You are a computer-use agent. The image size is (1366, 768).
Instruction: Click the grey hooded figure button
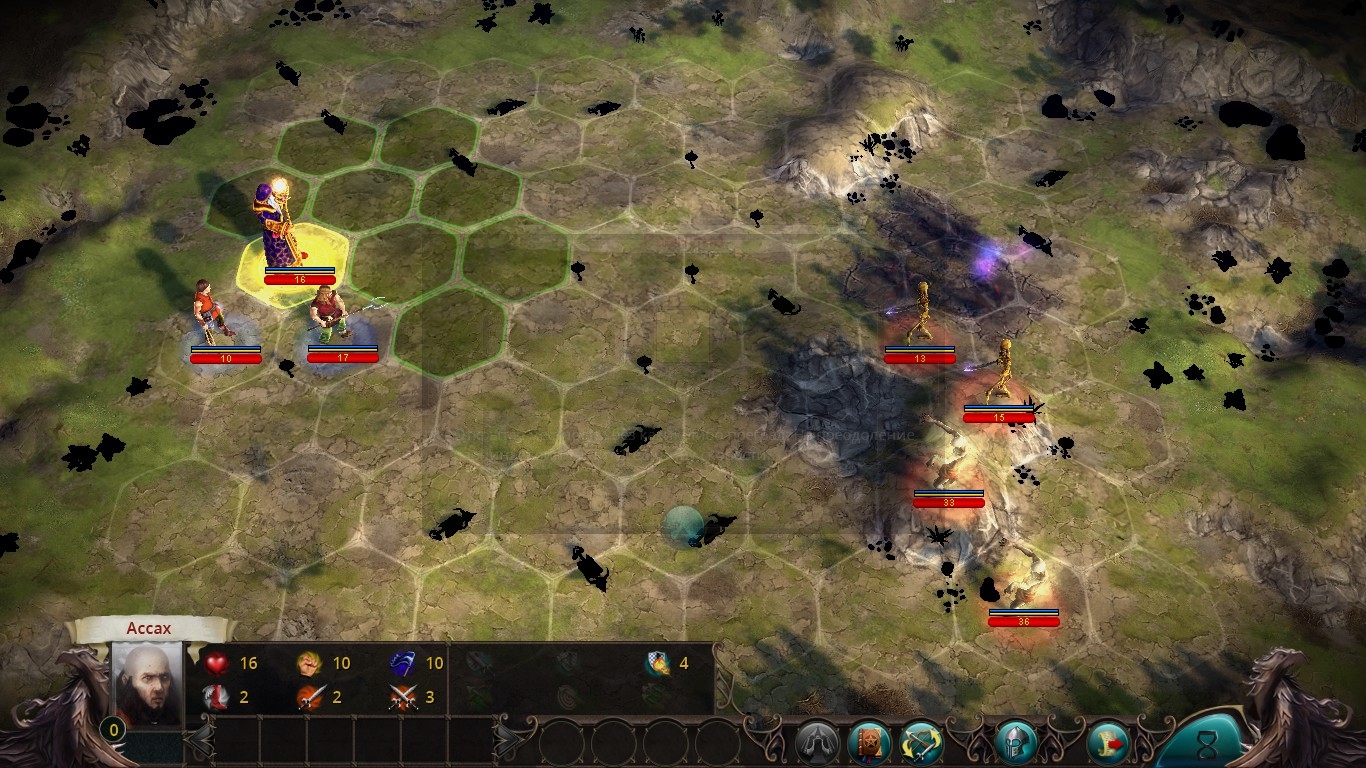[x=816, y=743]
